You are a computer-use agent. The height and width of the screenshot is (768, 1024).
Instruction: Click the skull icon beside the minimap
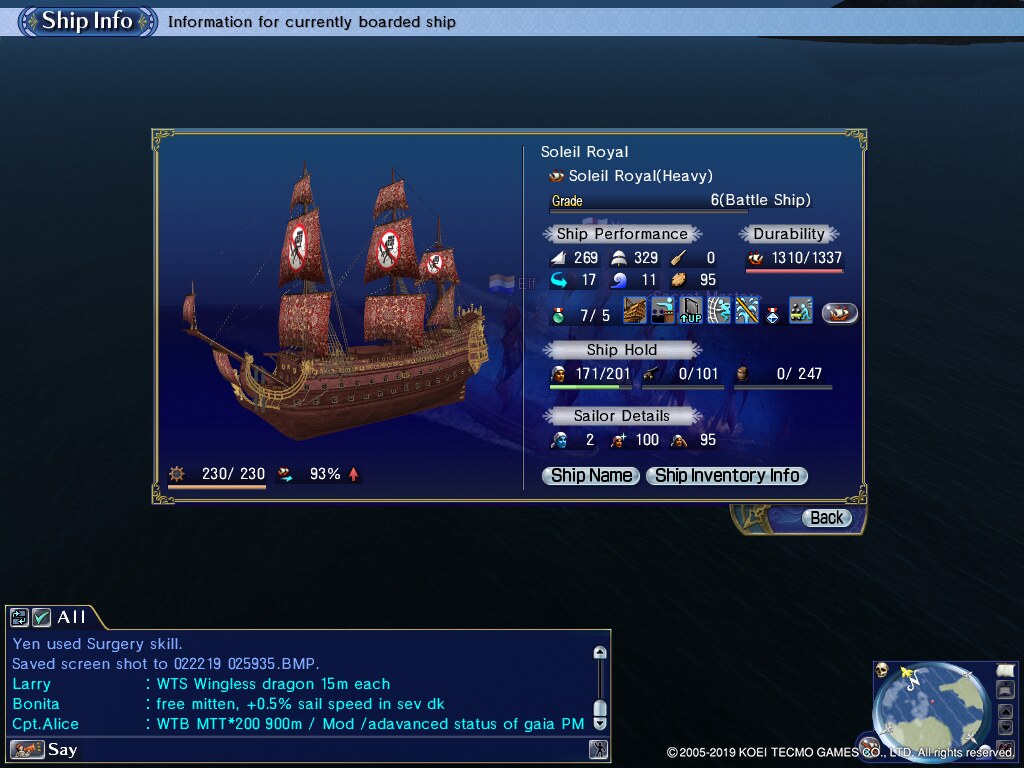point(883,670)
